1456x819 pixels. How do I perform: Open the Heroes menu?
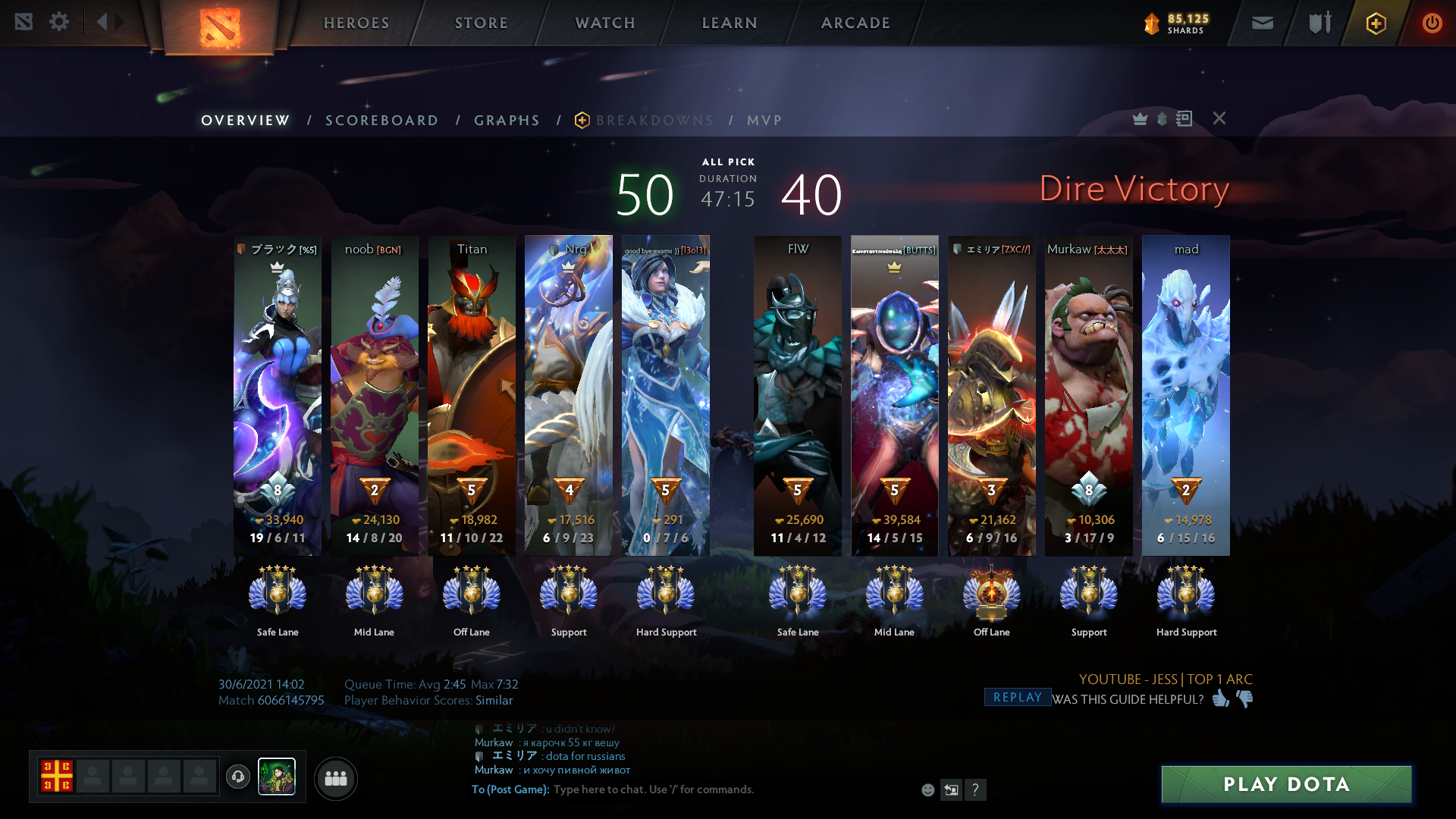(356, 23)
